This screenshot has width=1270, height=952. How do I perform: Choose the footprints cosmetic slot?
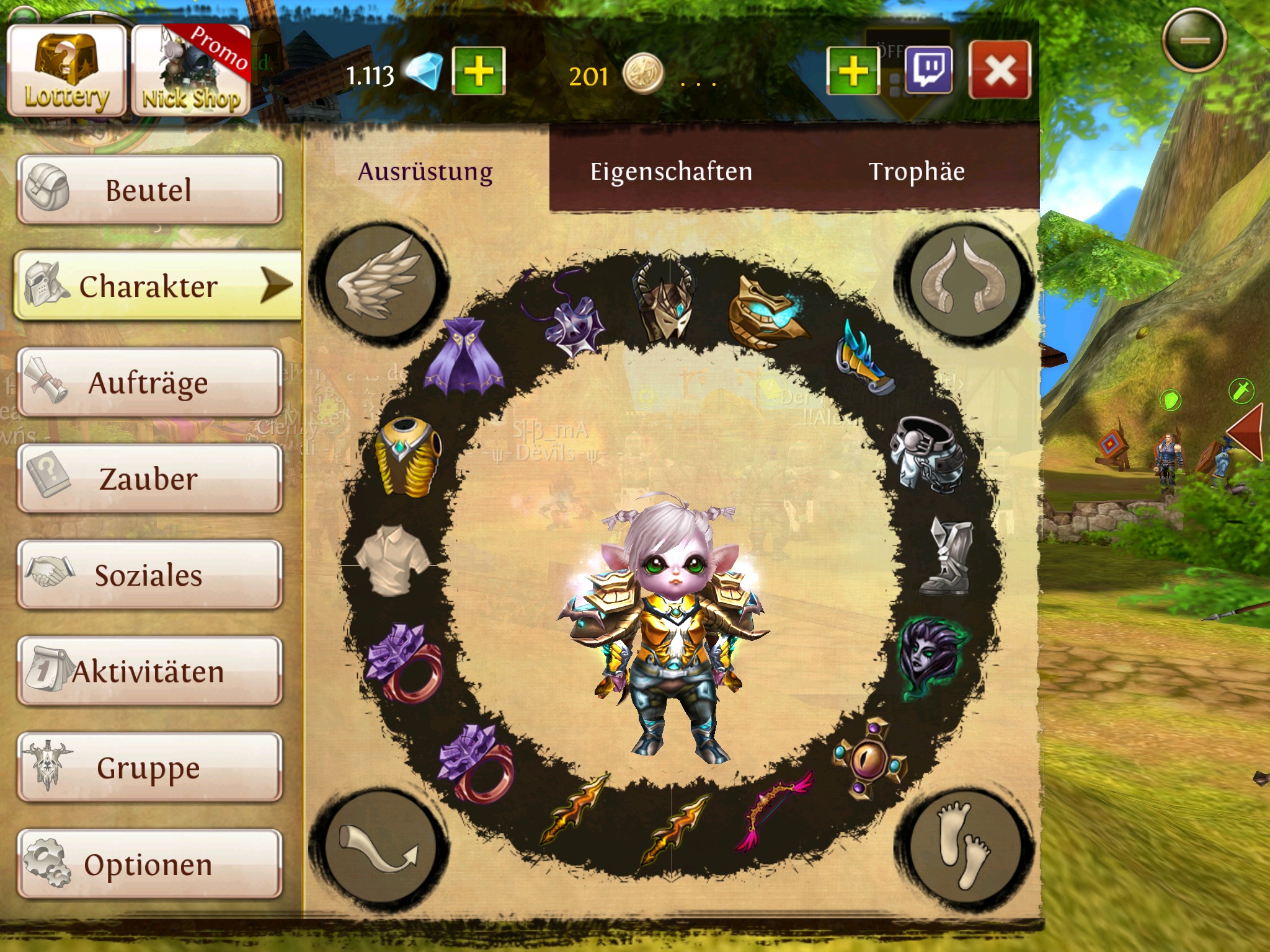pos(964,847)
